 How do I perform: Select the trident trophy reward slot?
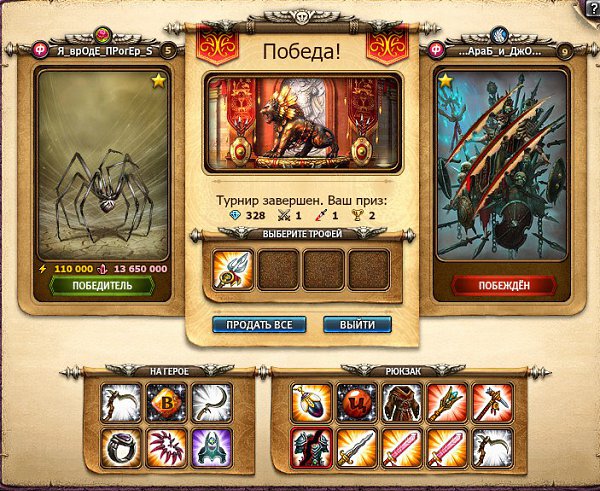pyautogui.click(x=233, y=269)
